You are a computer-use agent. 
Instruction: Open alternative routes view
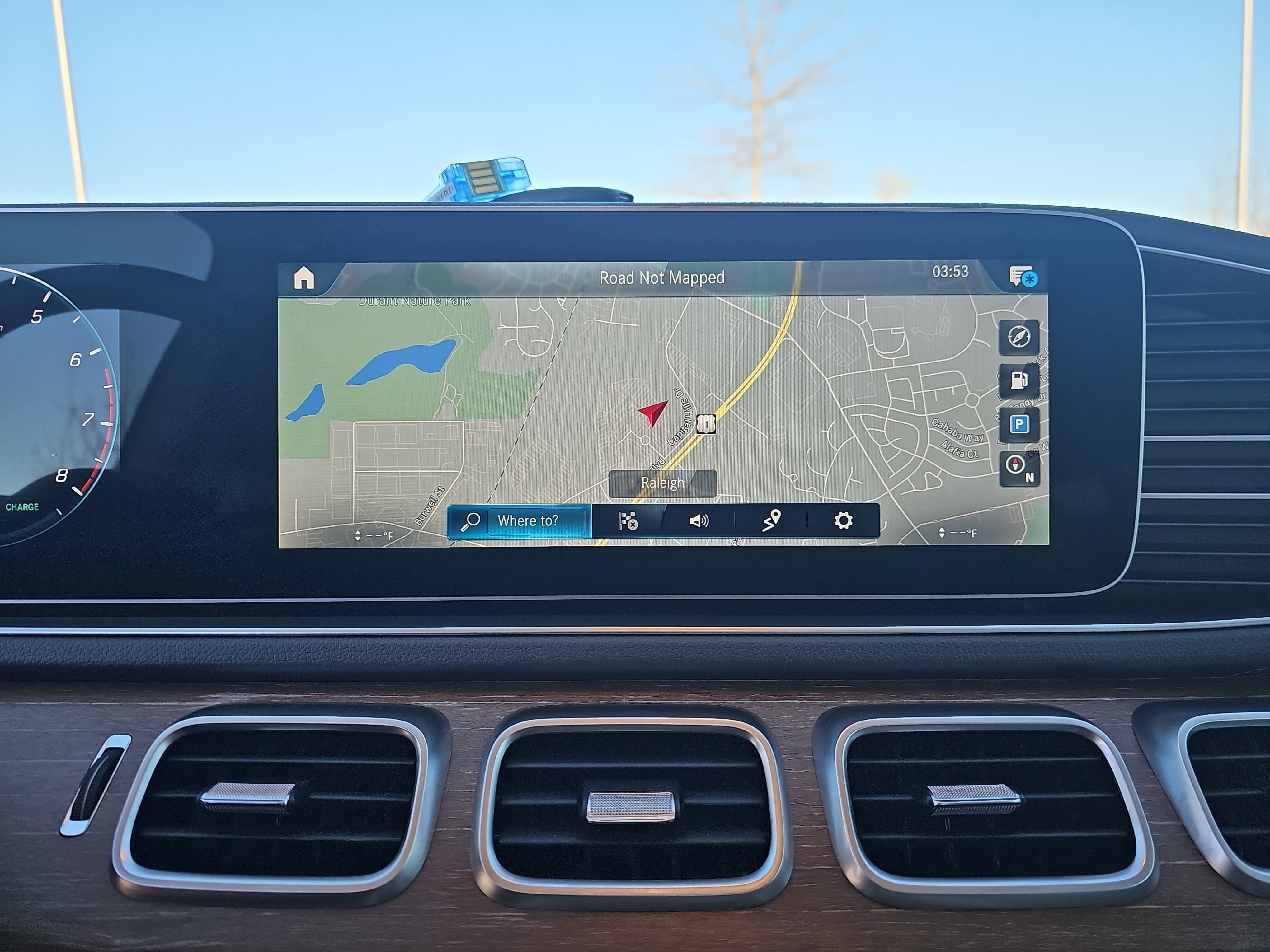(x=772, y=521)
